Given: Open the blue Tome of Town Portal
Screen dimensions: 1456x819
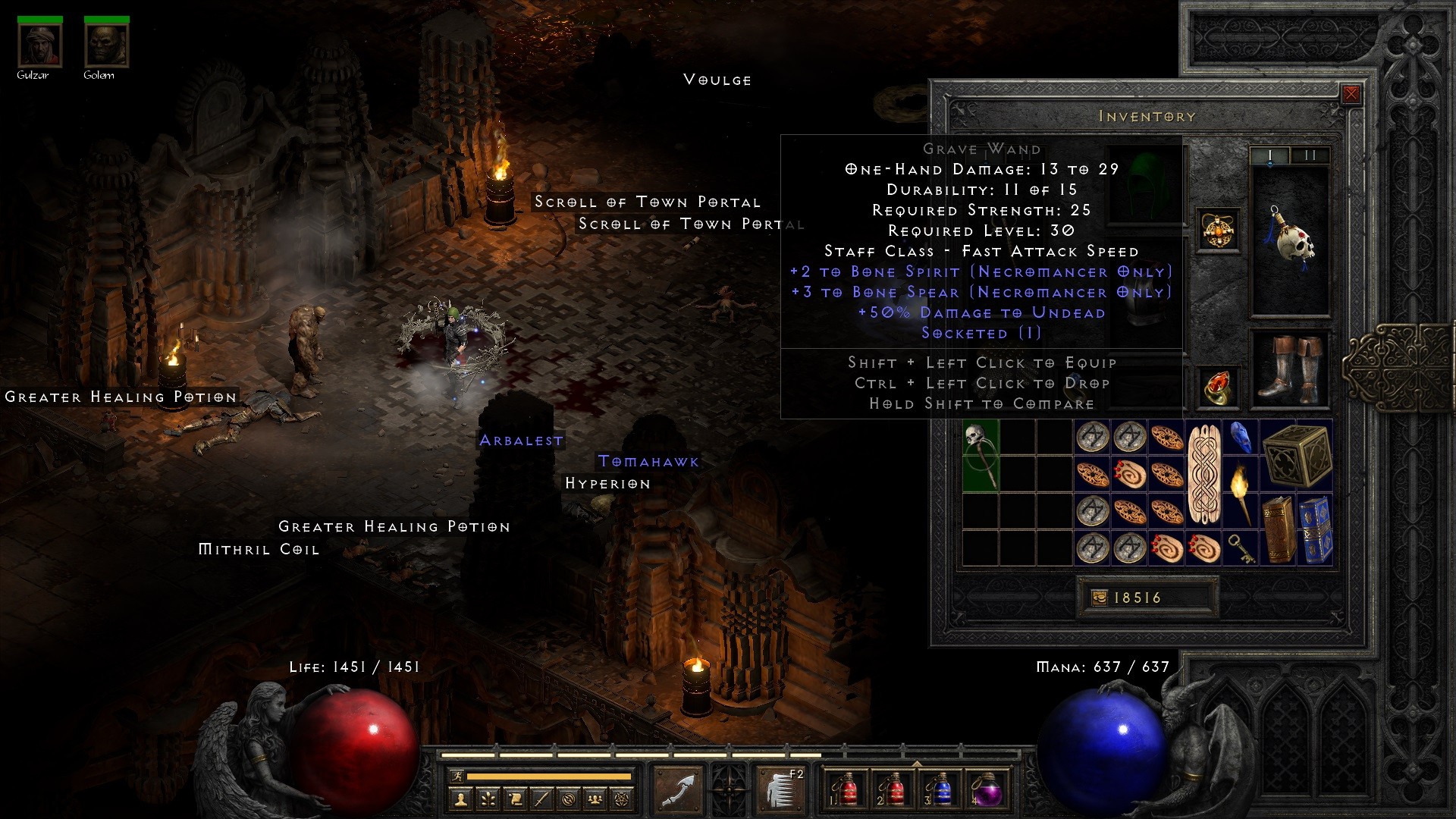Looking at the screenshot, I should tap(1316, 531).
